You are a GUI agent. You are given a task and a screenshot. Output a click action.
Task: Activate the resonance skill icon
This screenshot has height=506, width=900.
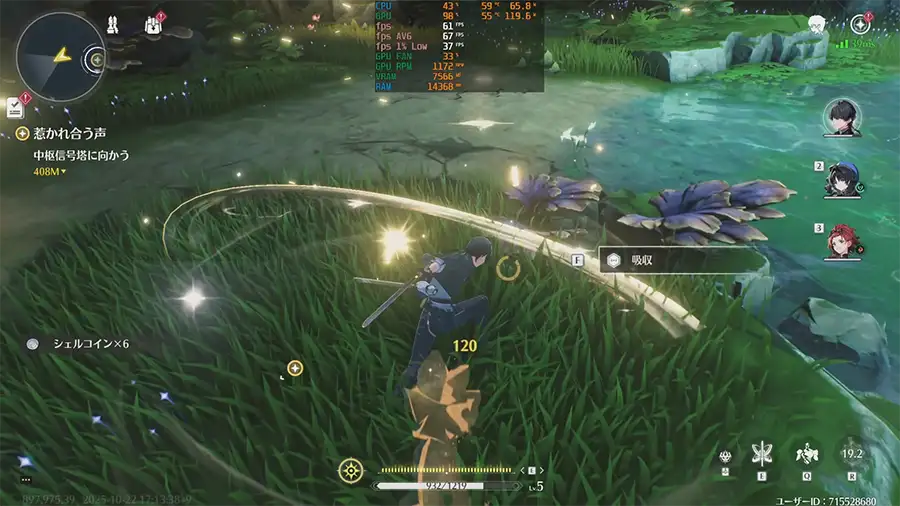(x=762, y=455)
